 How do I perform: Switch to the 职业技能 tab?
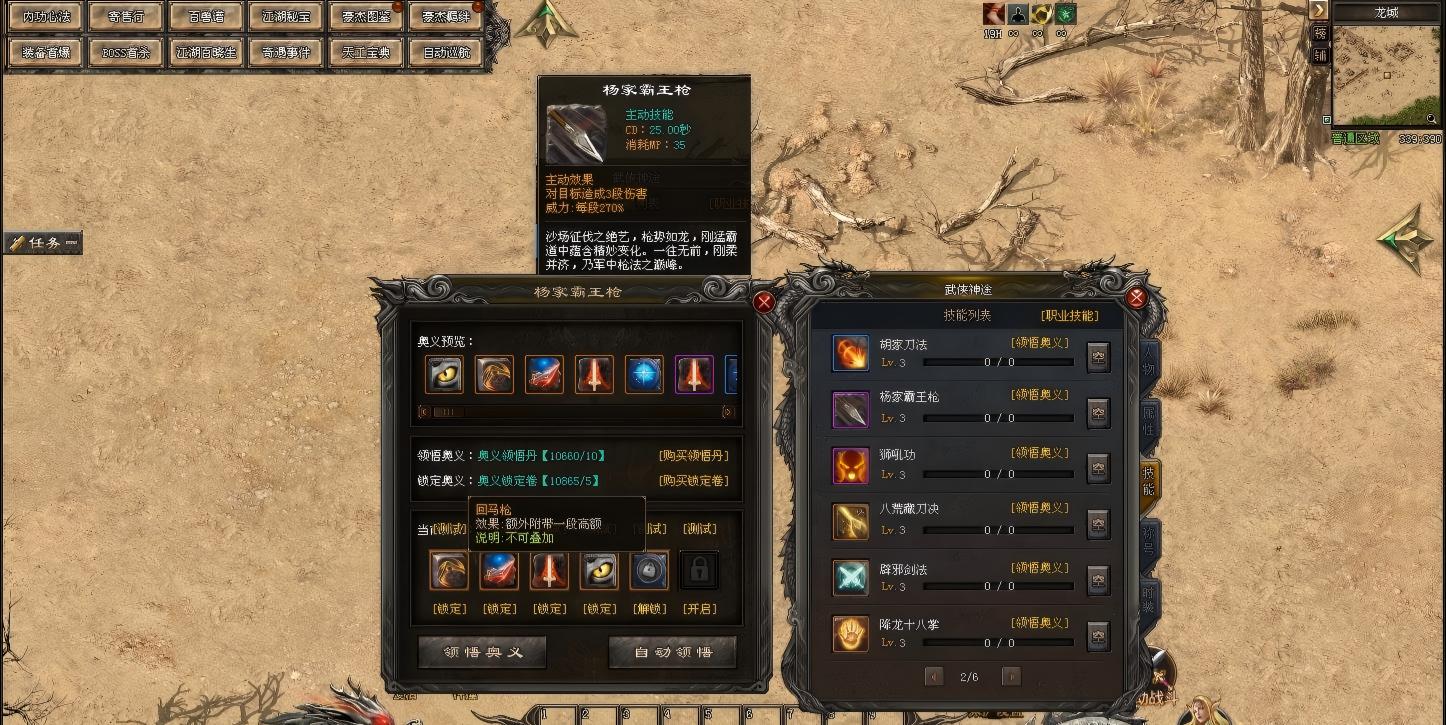[1069, 316]
